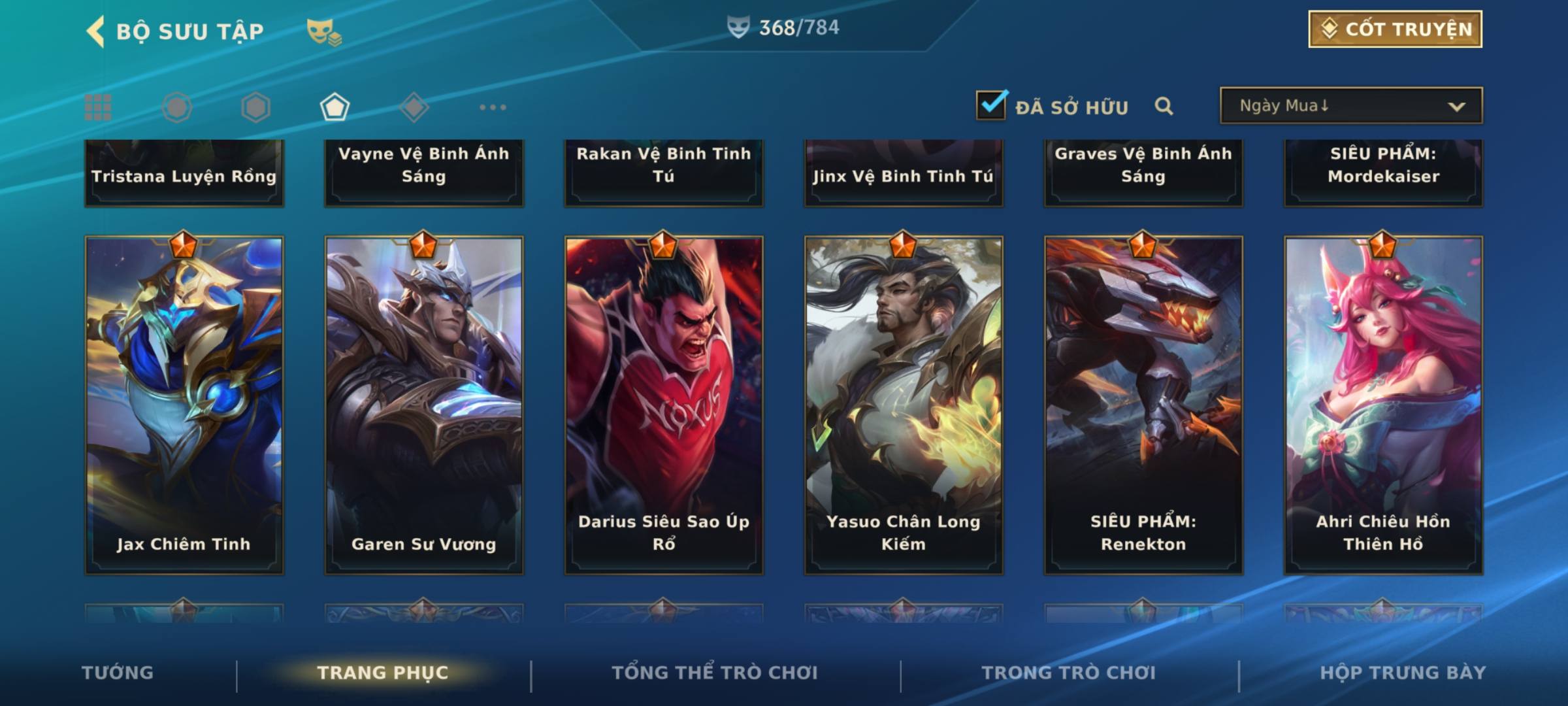Open the Cốt Truyện button

pos(1395,29)
